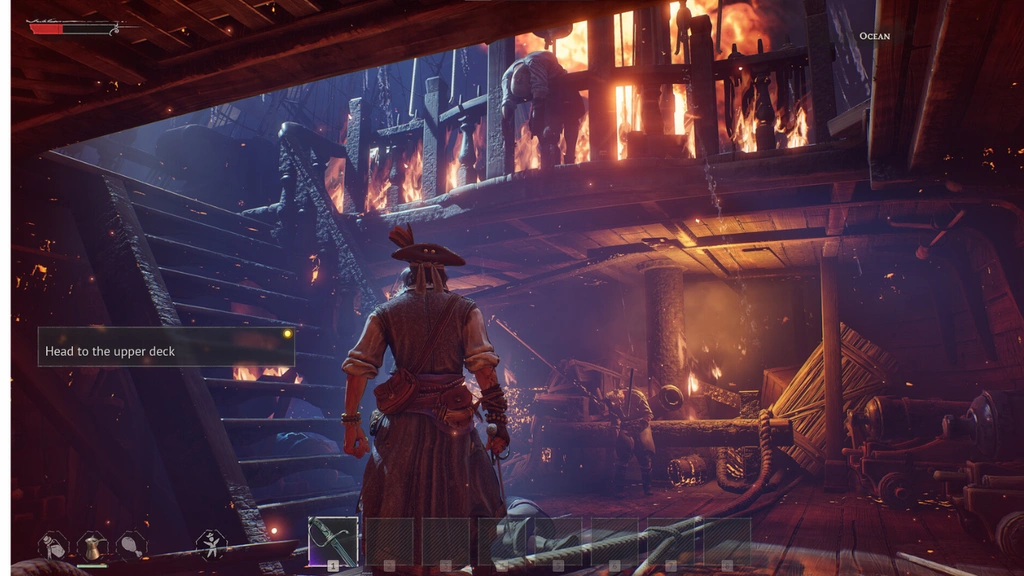Select the cutlass sword hotbar slot

[x=333, y=541]
